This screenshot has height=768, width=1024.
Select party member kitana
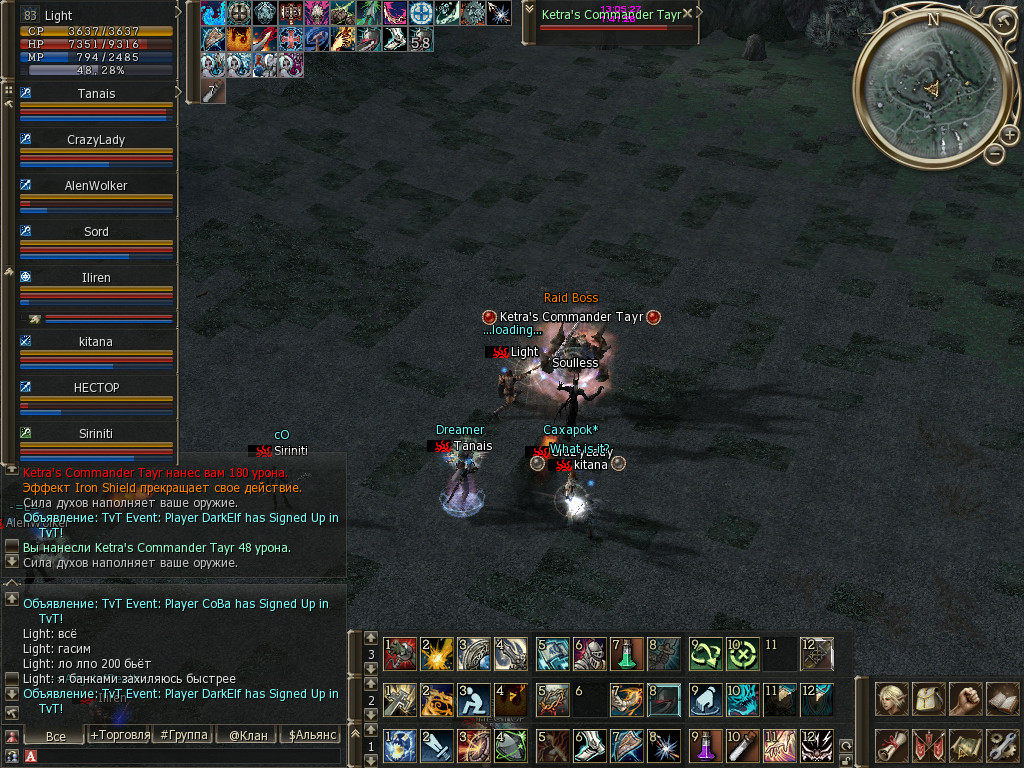(96, 342)
